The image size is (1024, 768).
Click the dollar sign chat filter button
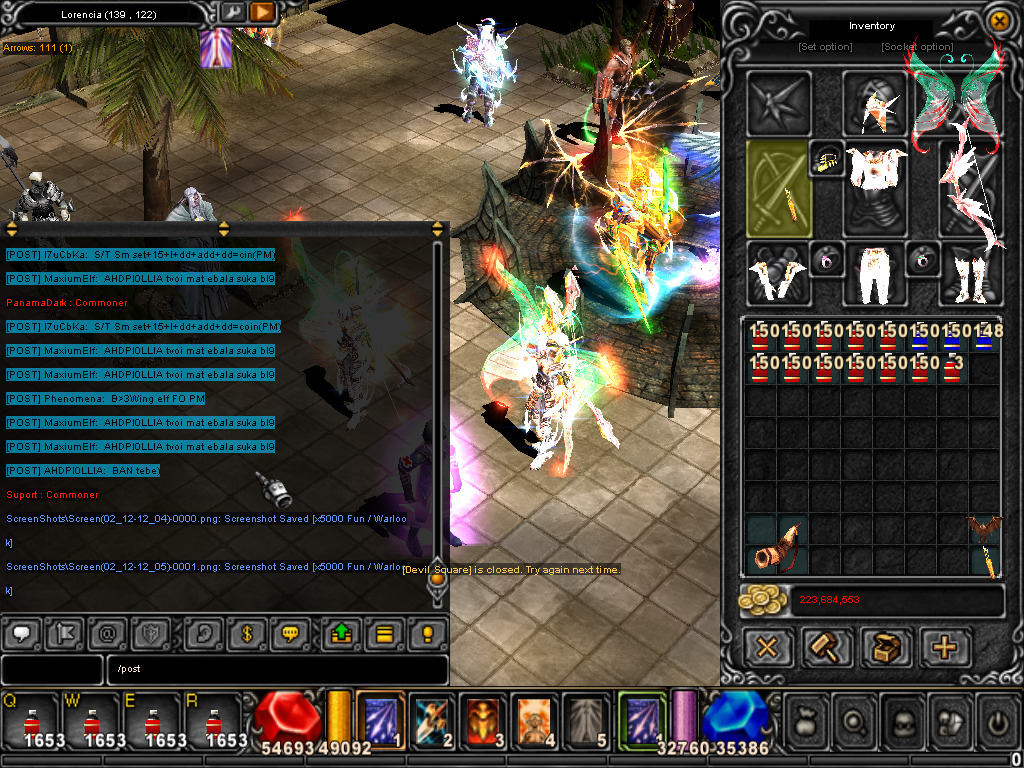click(x=246, y=633)
